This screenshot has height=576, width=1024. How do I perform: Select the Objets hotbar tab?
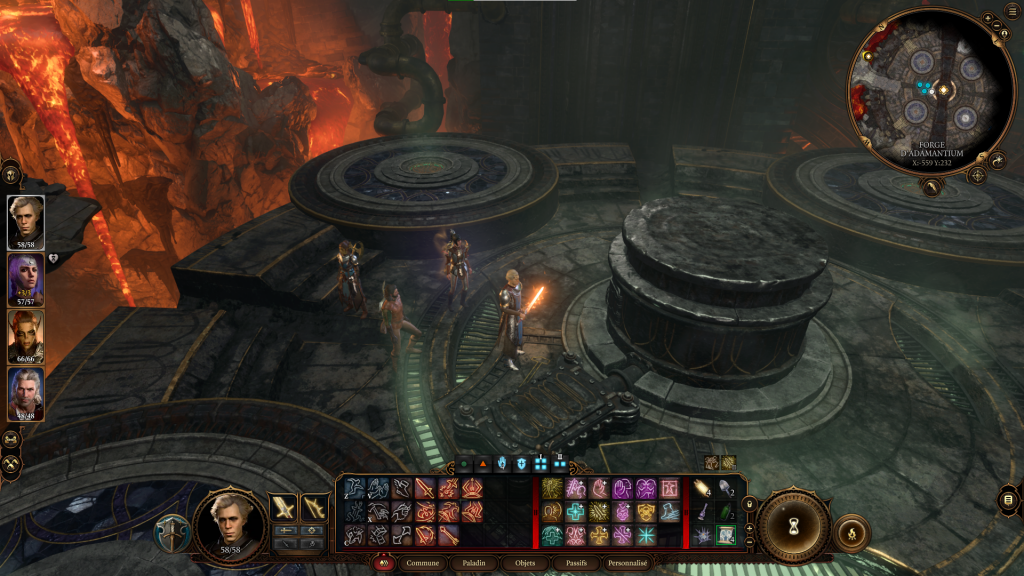(524, 563)
